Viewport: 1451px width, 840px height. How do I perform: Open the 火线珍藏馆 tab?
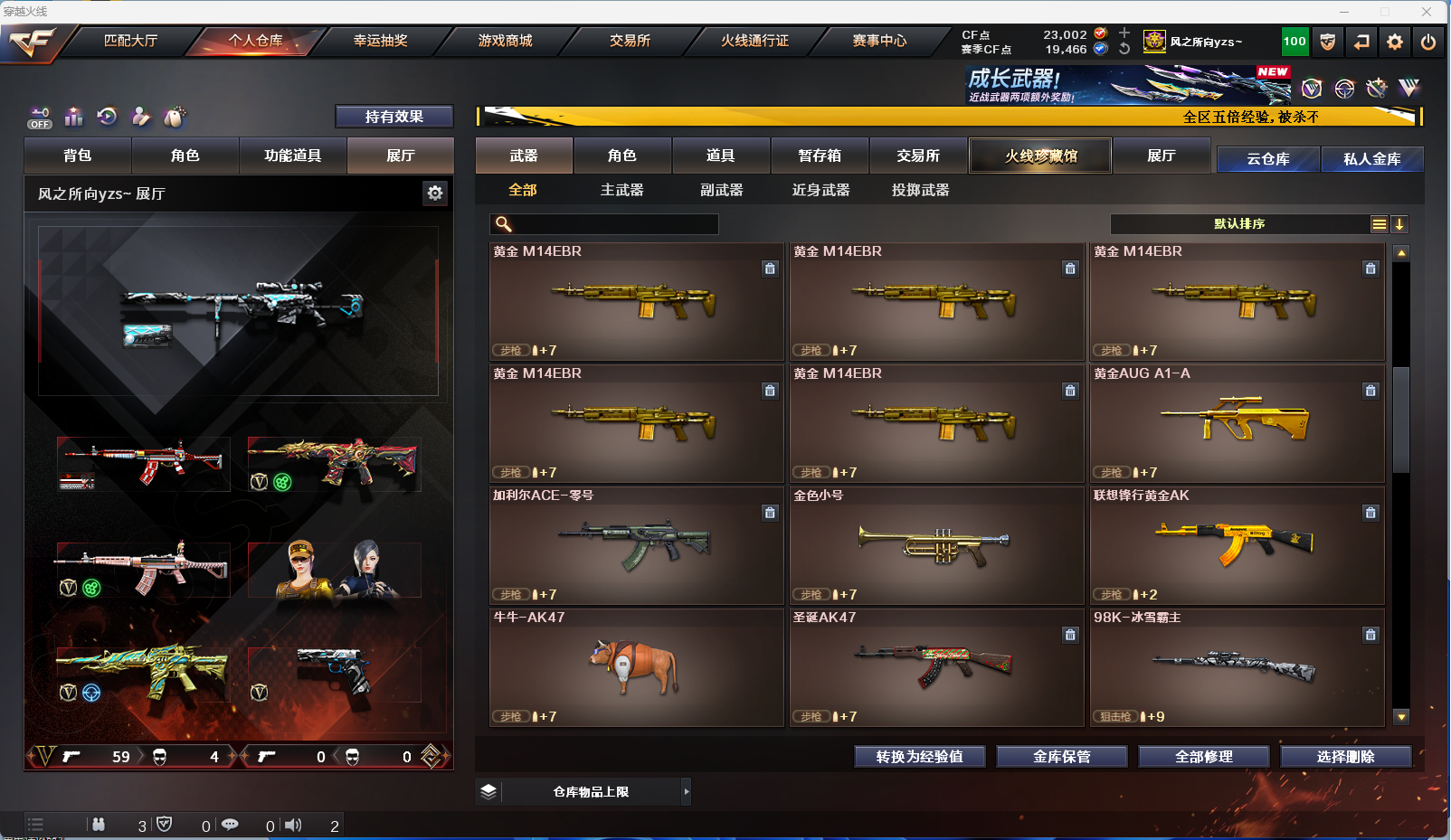tap(1040, 156)
